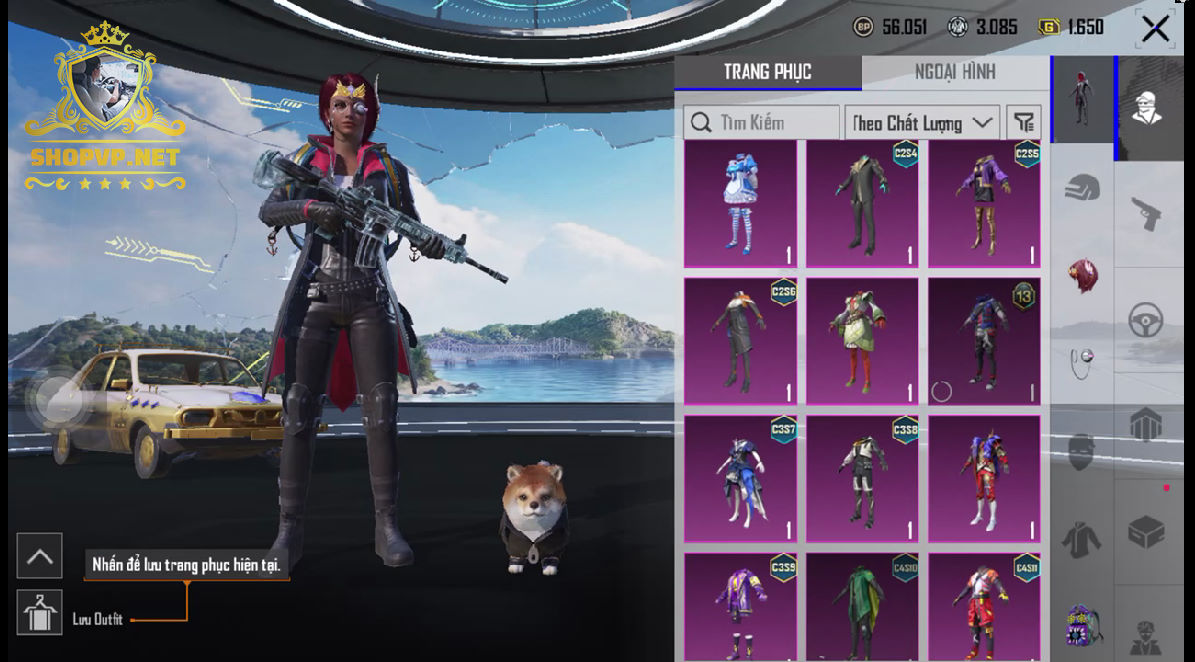This screenshot has width=1195, height=662.
Task: Select the blue maid dress outfit
Action: [740, 204]
